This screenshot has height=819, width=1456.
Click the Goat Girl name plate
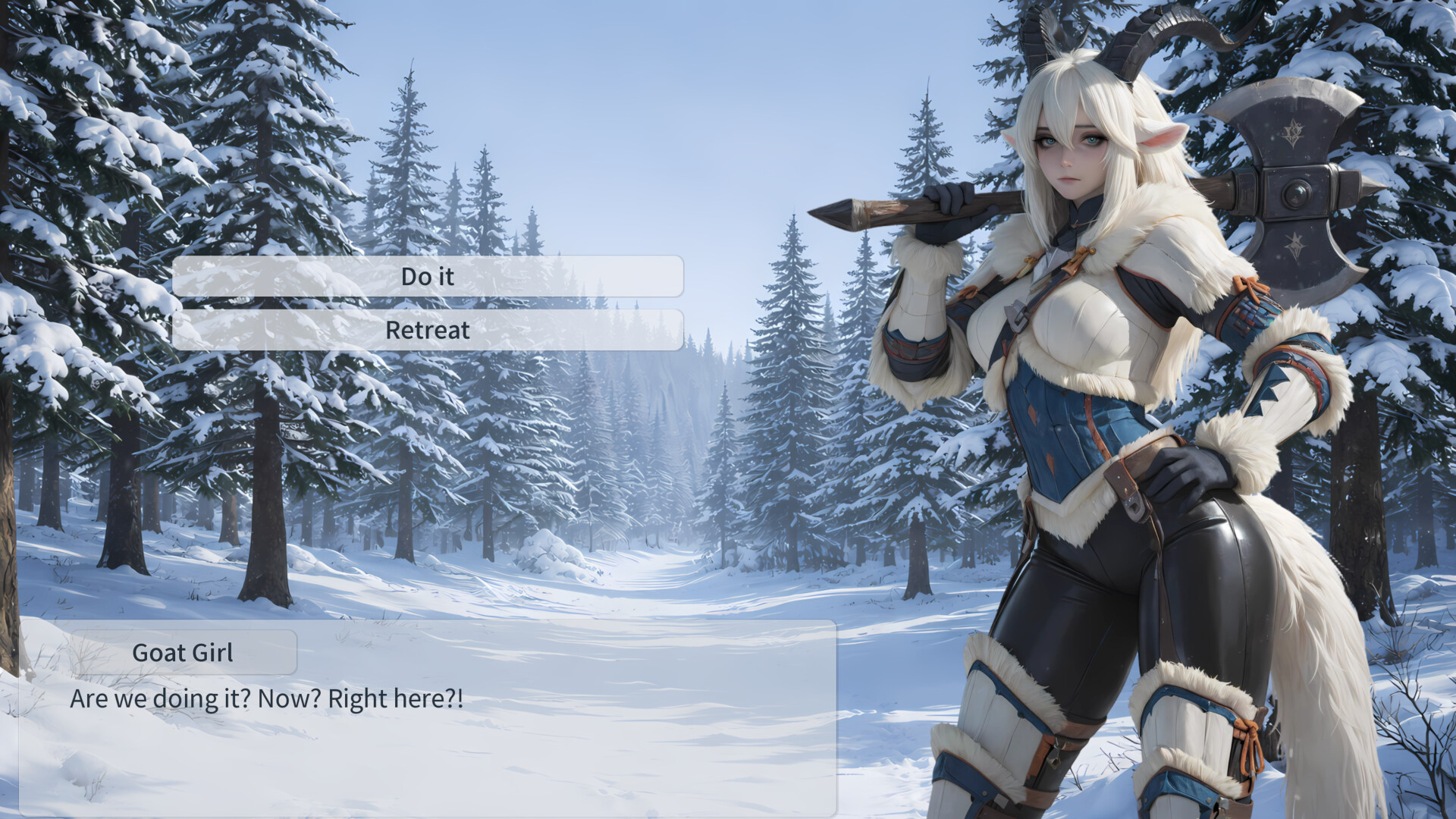pos(184,652)
